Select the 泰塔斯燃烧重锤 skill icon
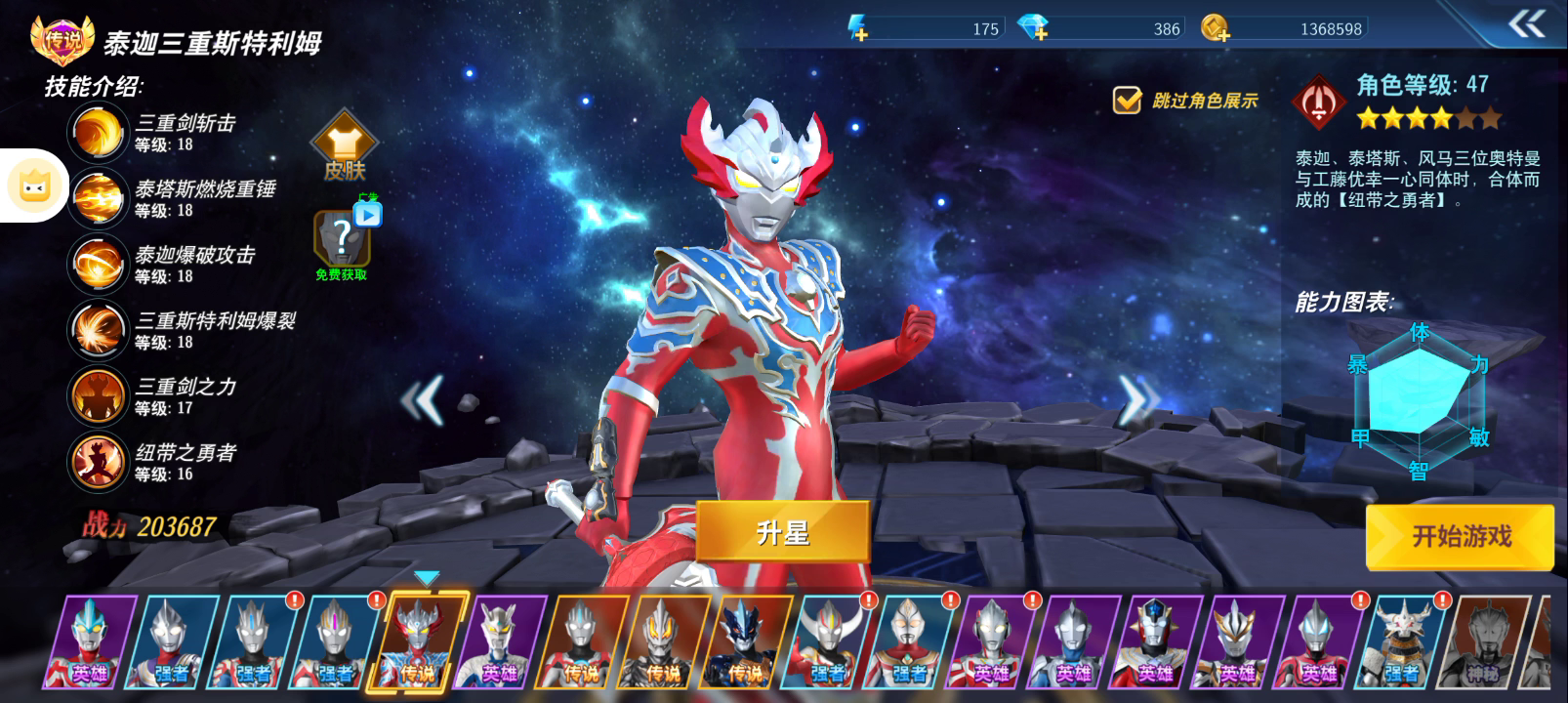Image resolution: width=1568 pixels, height=703 pixels. 98,198
